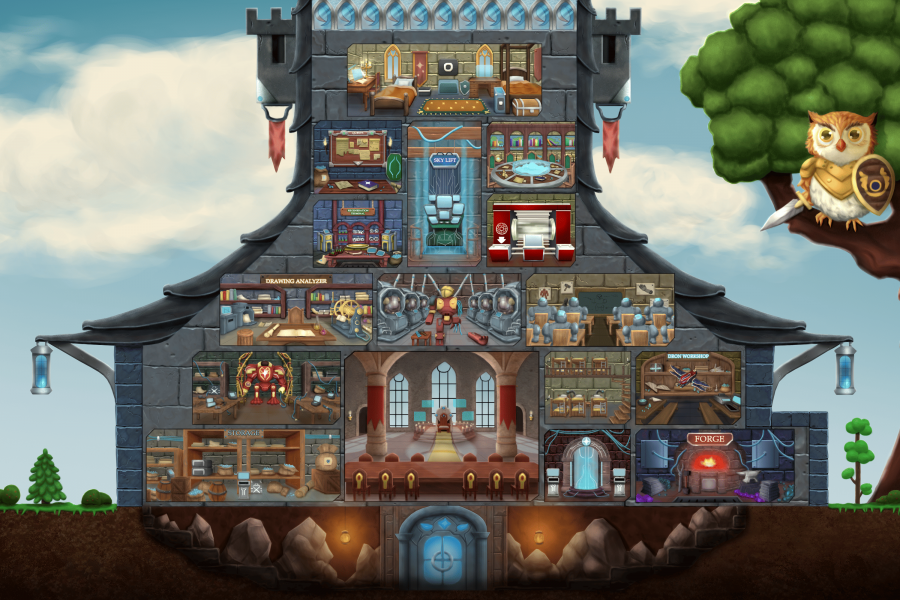Visit the Drawing Analyzer room
The height and width of the screenshot is (600, 900).
[295, 310]
